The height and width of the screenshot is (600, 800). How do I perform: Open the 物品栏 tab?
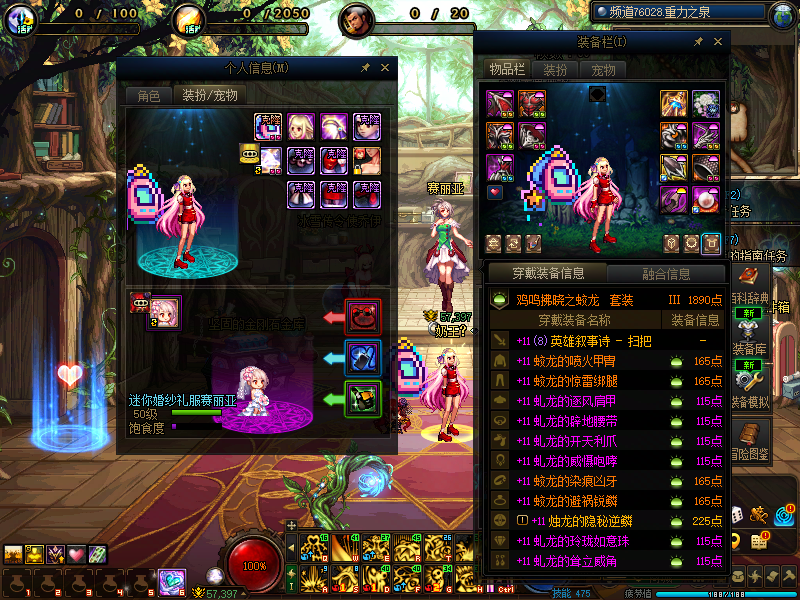pyautogui.click(x=506, y=70)
